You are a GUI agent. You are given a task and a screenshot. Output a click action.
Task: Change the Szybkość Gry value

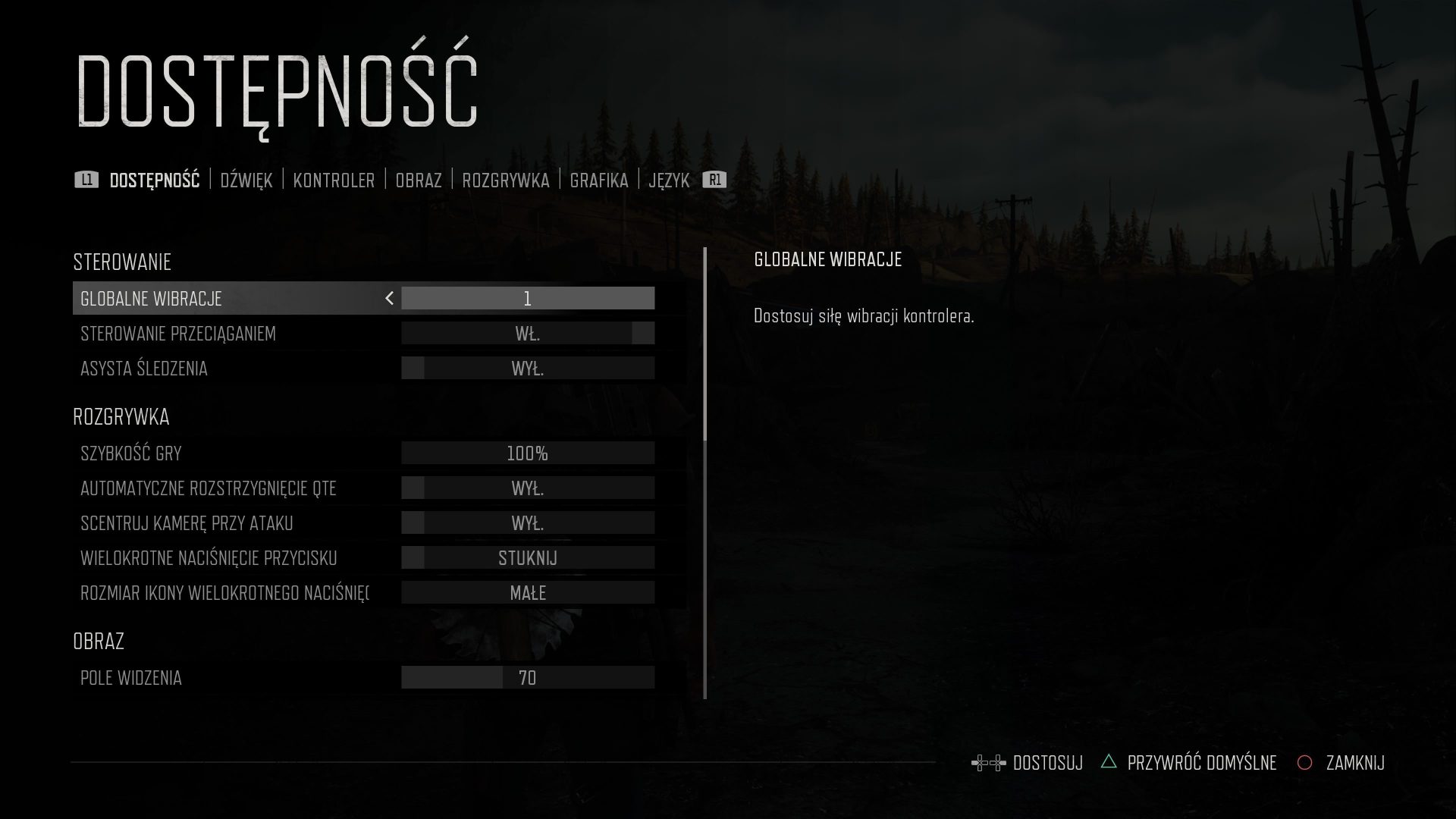pos(528,453)
